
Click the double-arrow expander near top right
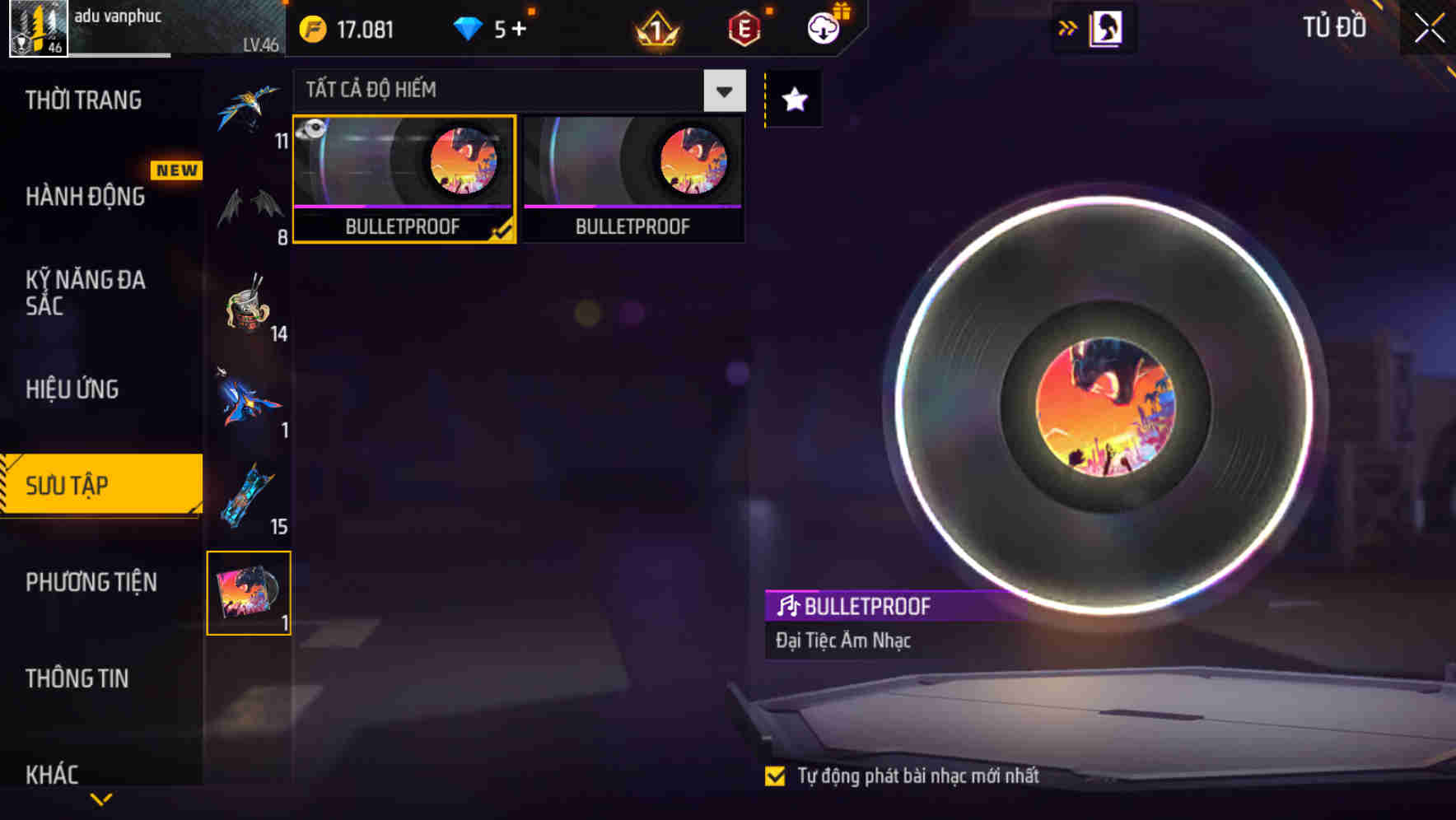1068,27
